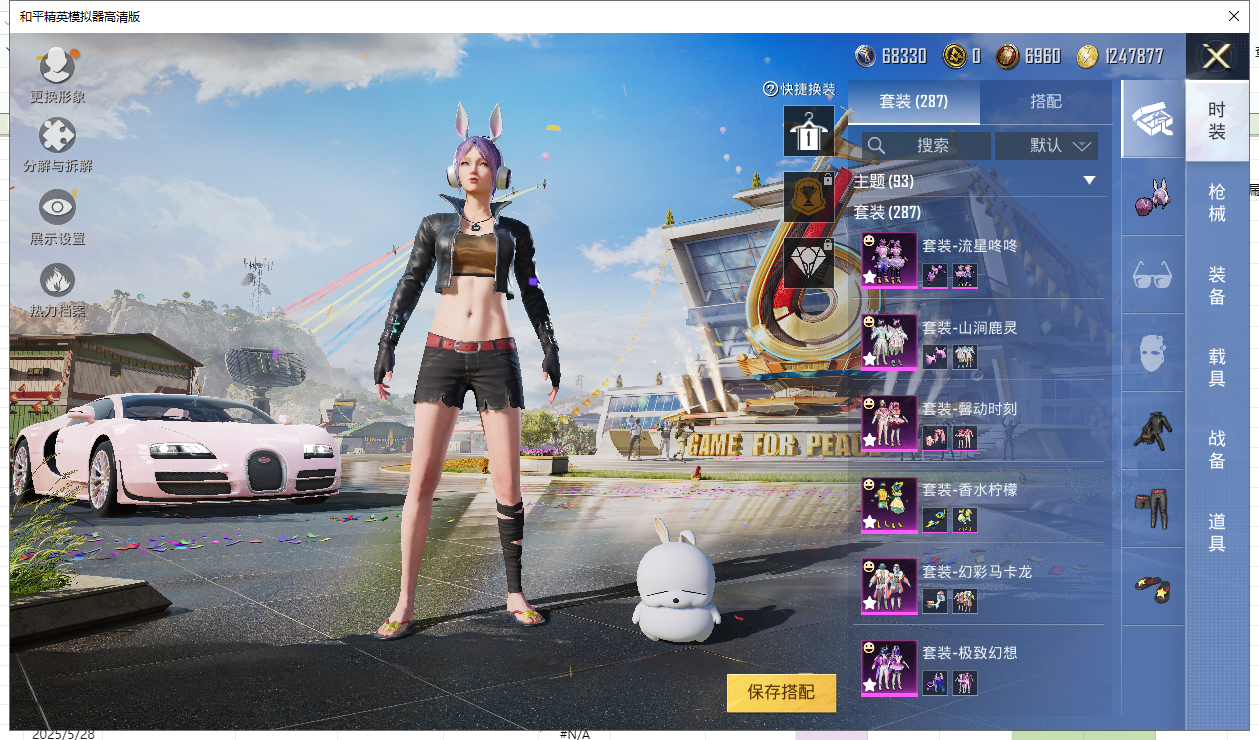Viewport: 1259px width, 740px height.
Task: Open 展示设置 display settings
Action: click(57, 217)
